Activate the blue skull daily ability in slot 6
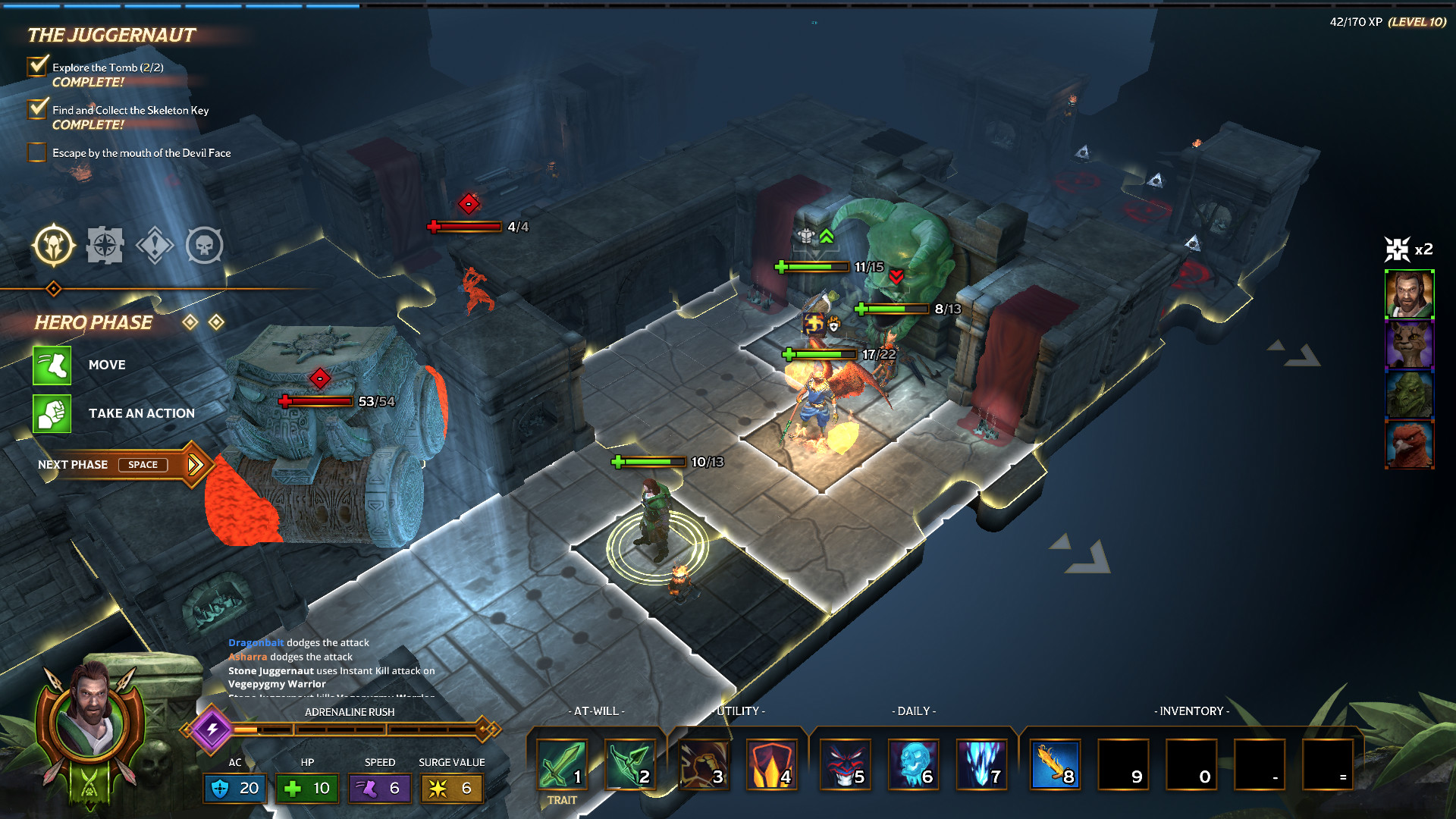 [915, 764]
